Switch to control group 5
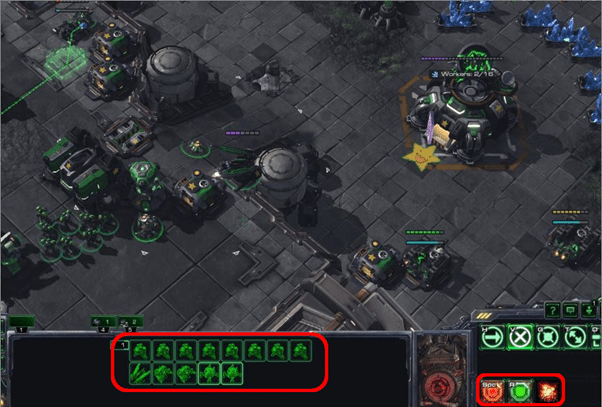602x407 pixels. click(131, 322)
